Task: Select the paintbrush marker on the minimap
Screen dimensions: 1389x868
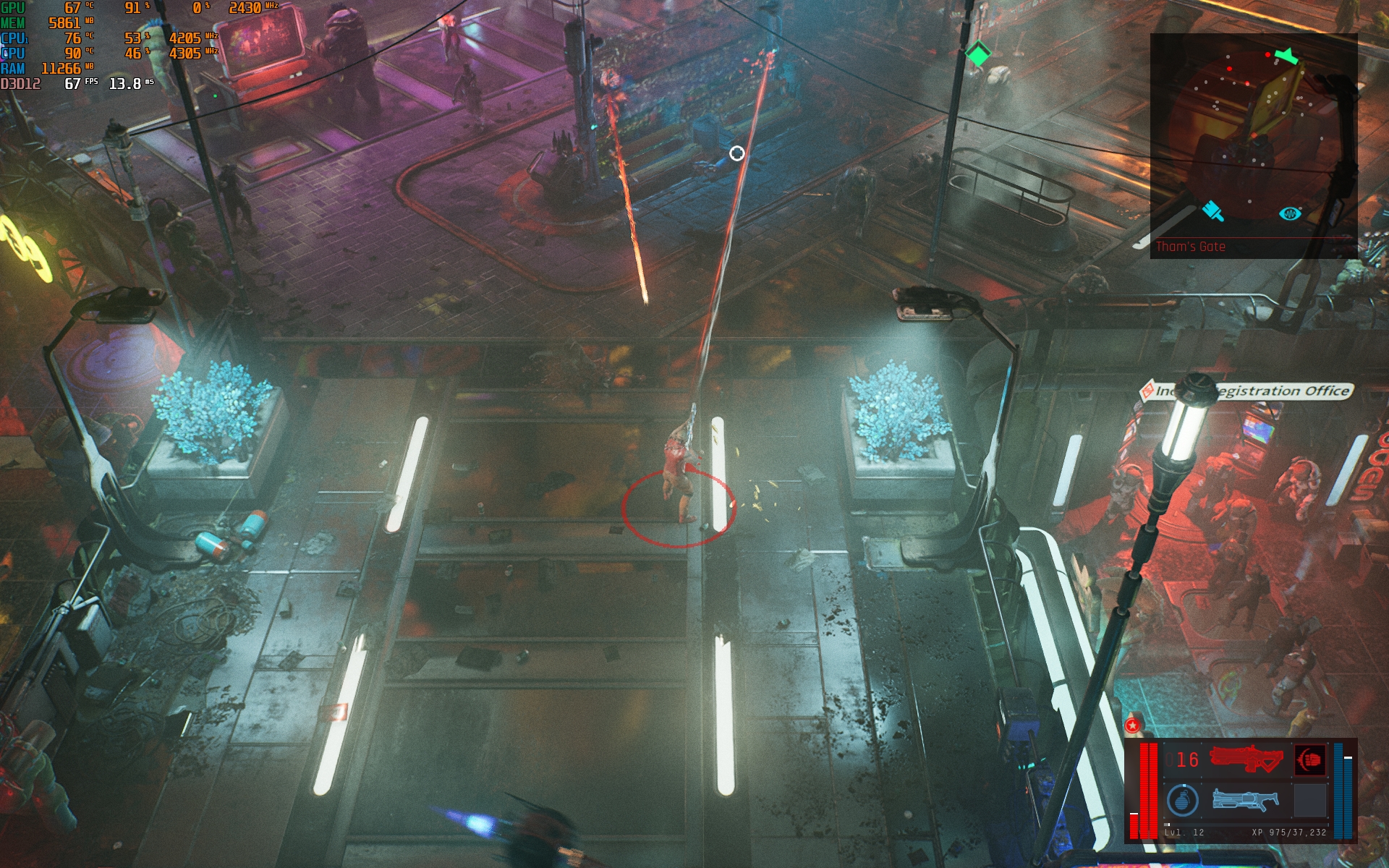Action: (x=1212, y=210)
